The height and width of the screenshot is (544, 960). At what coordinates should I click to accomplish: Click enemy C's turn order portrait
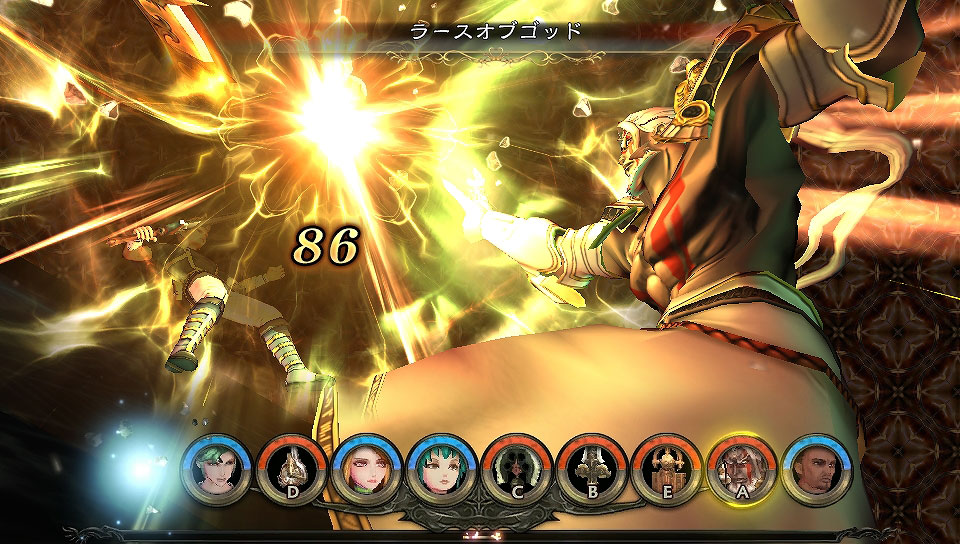coord(517,468)
